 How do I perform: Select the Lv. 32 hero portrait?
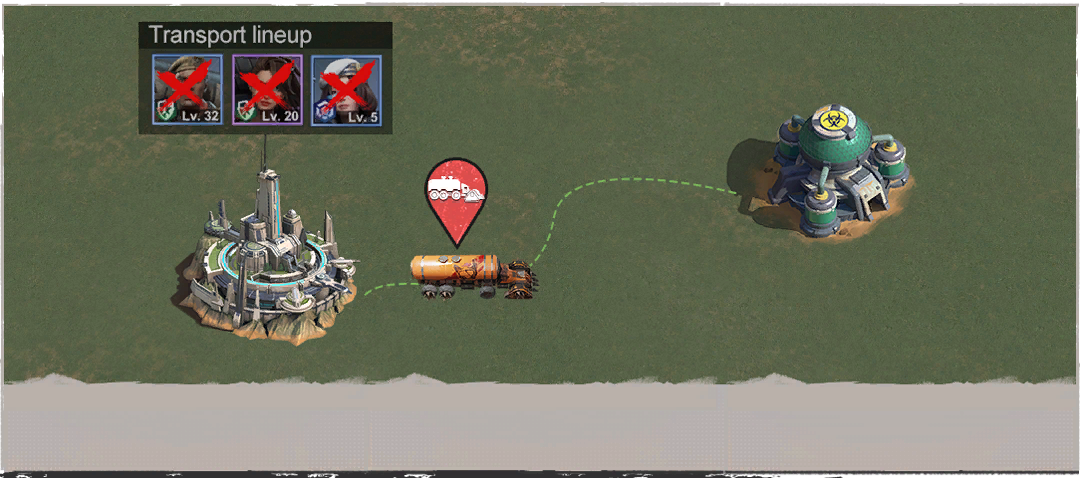tap(187, 90)
